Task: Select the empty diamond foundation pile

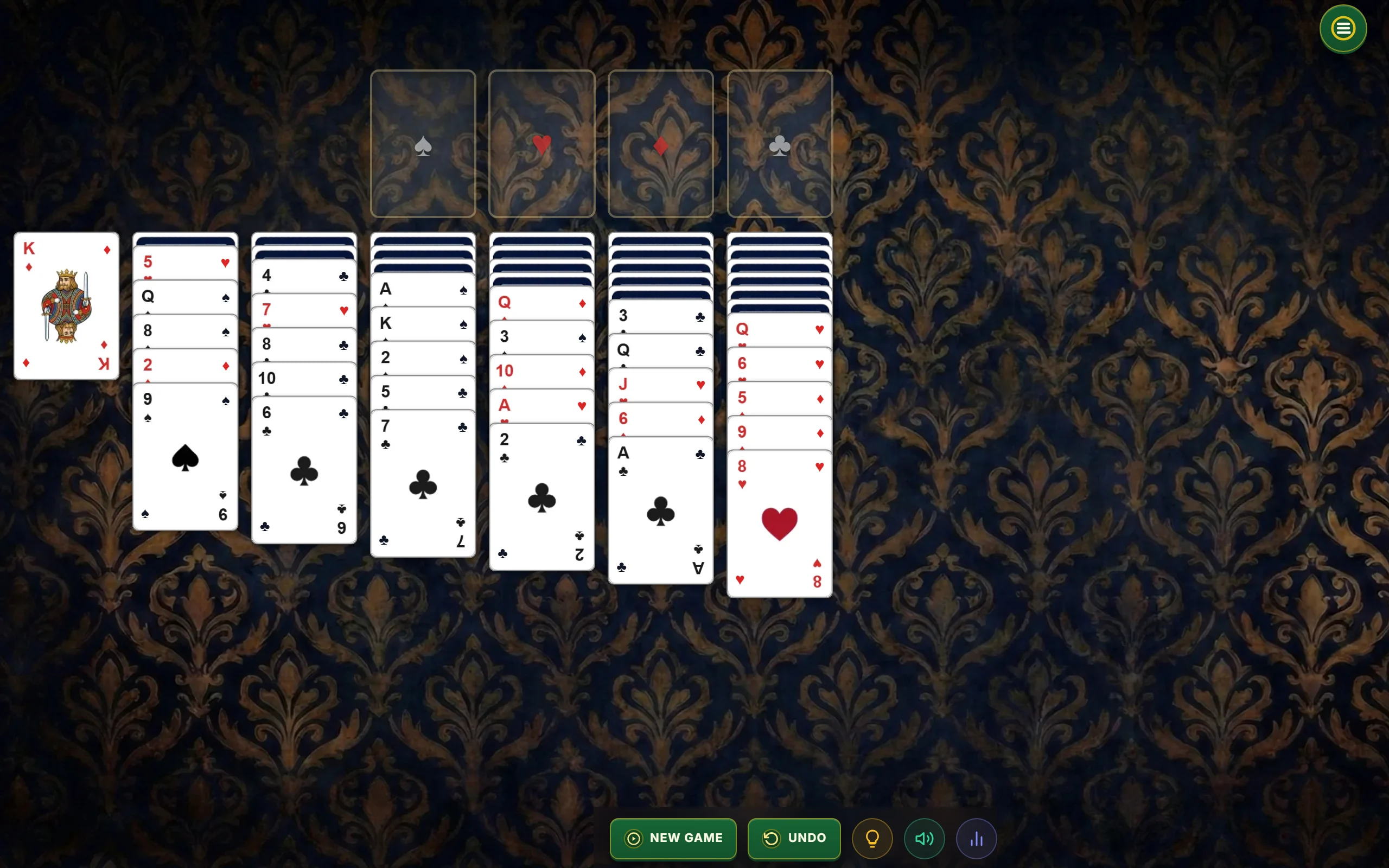Action: point(660,144)
